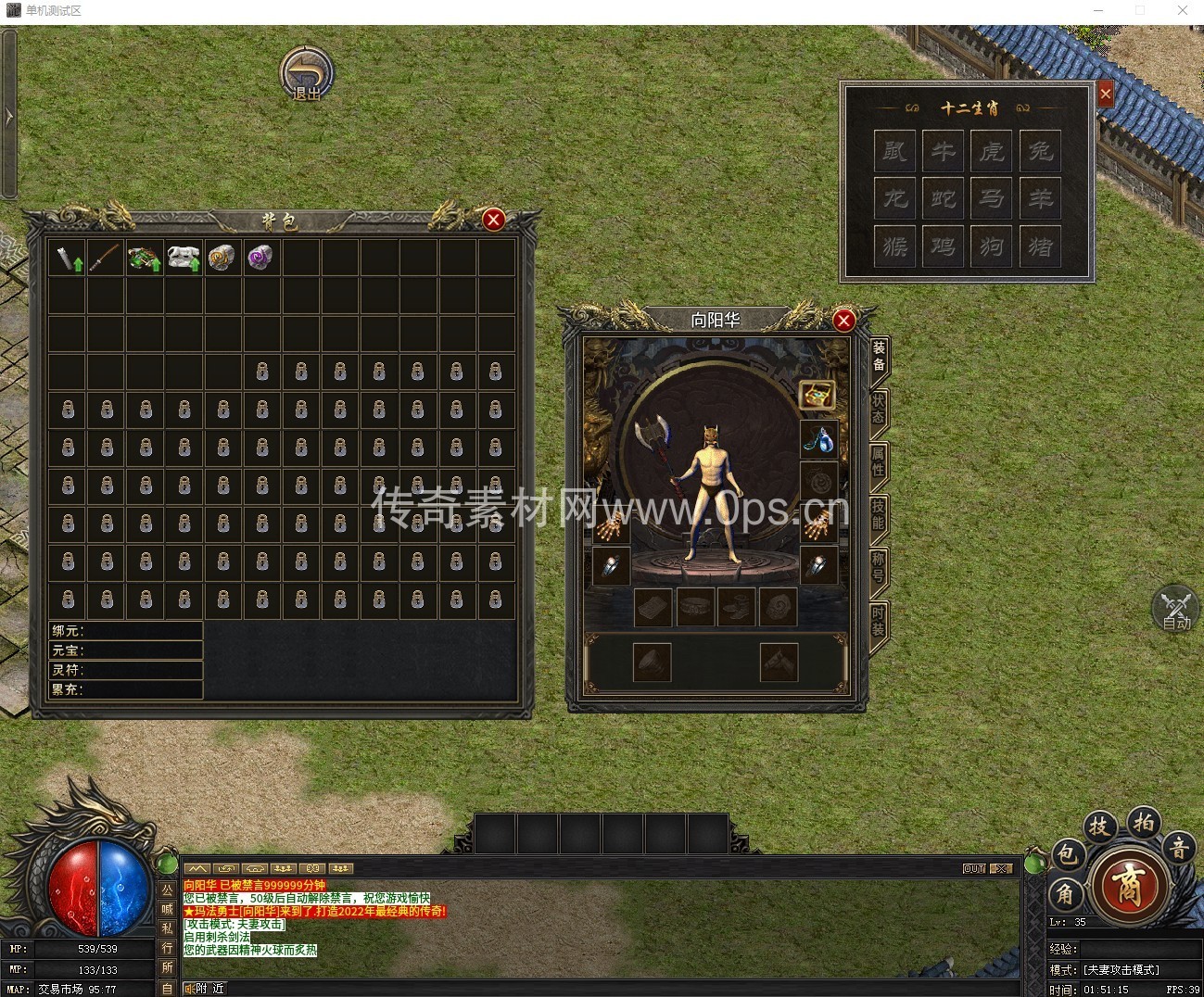
Task: Close the 向阳华 character equipment window
Action: point(843,321)
